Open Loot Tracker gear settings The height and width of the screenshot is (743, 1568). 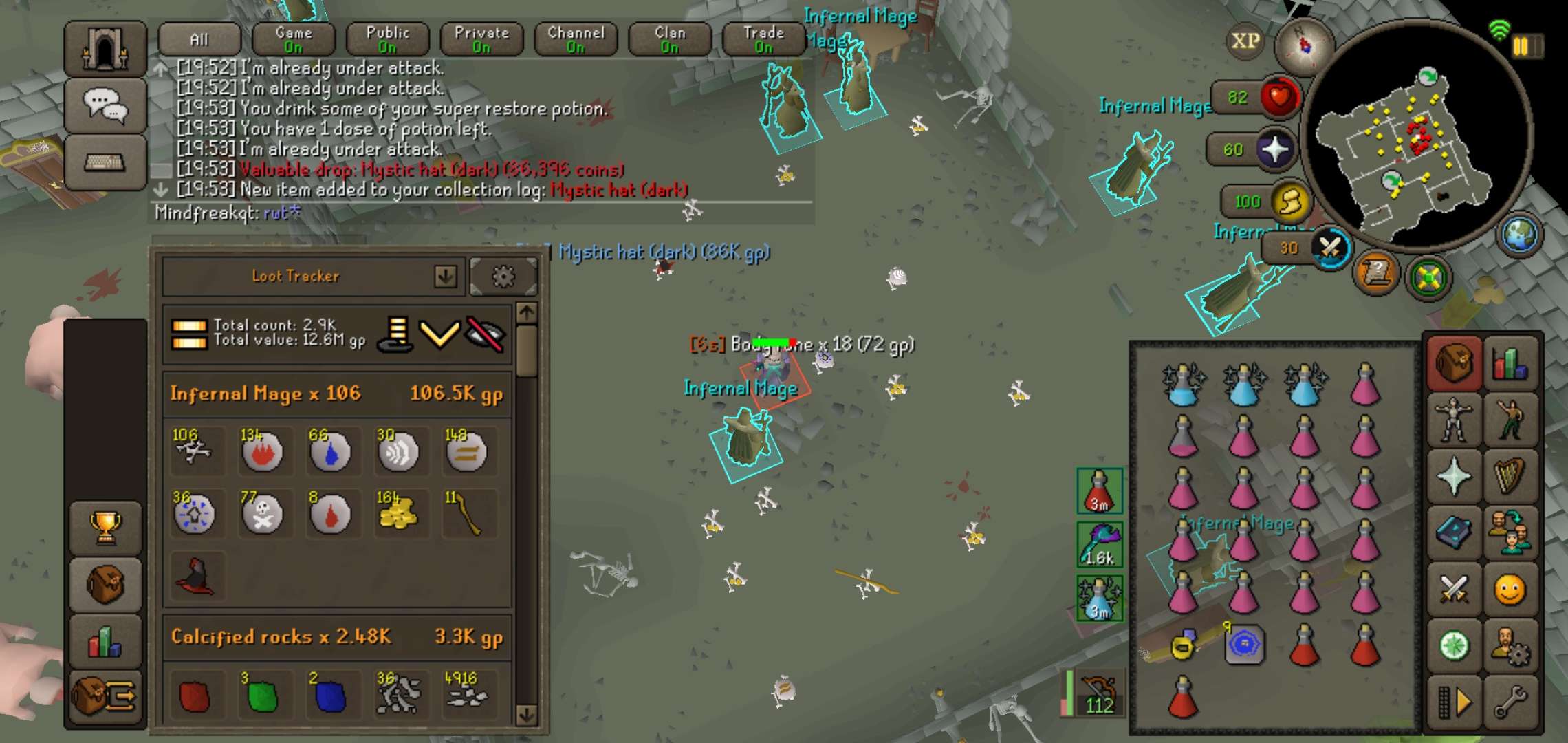[x=503, y=277]
